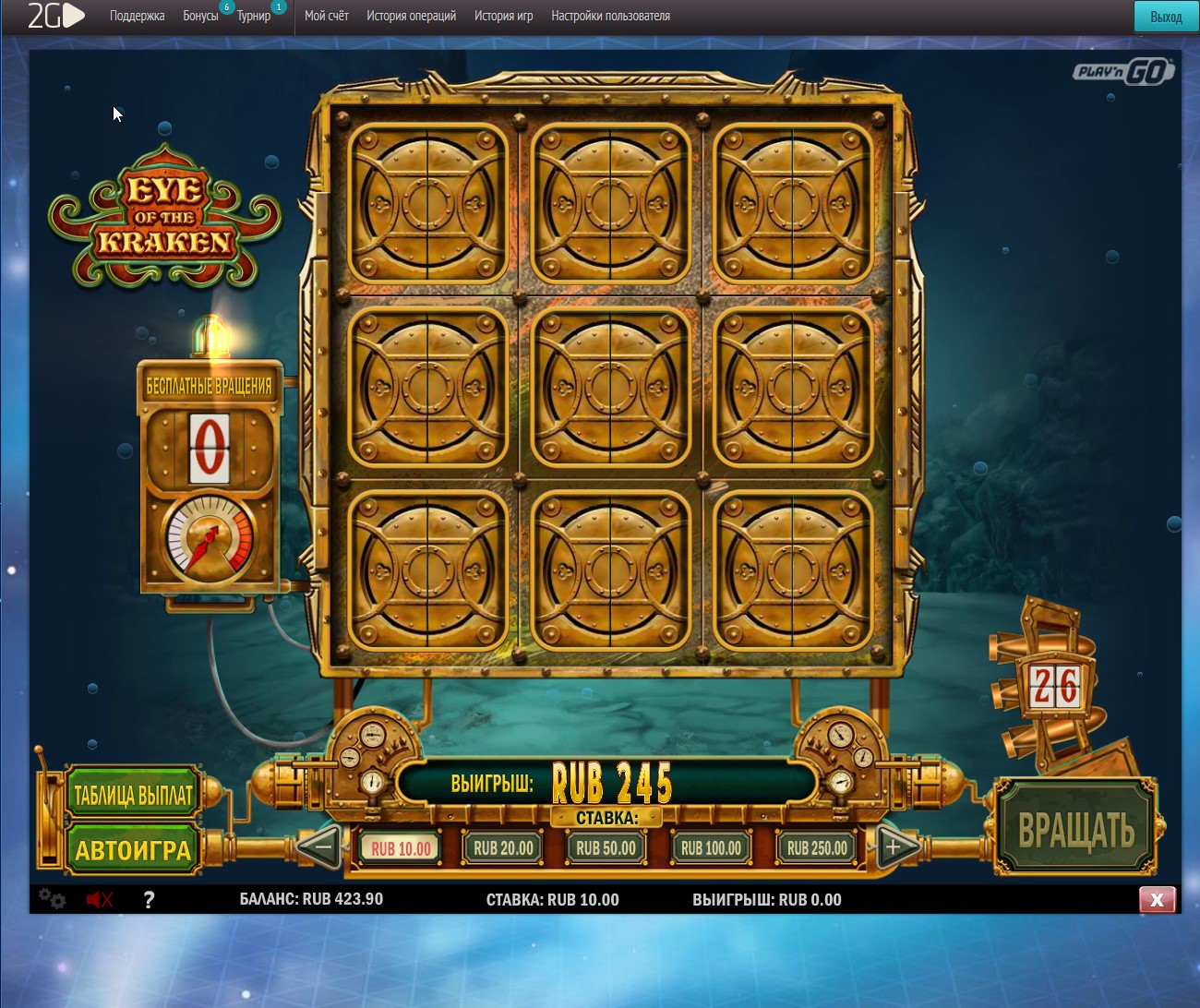Open the Бонусы bonuses section

200,16
